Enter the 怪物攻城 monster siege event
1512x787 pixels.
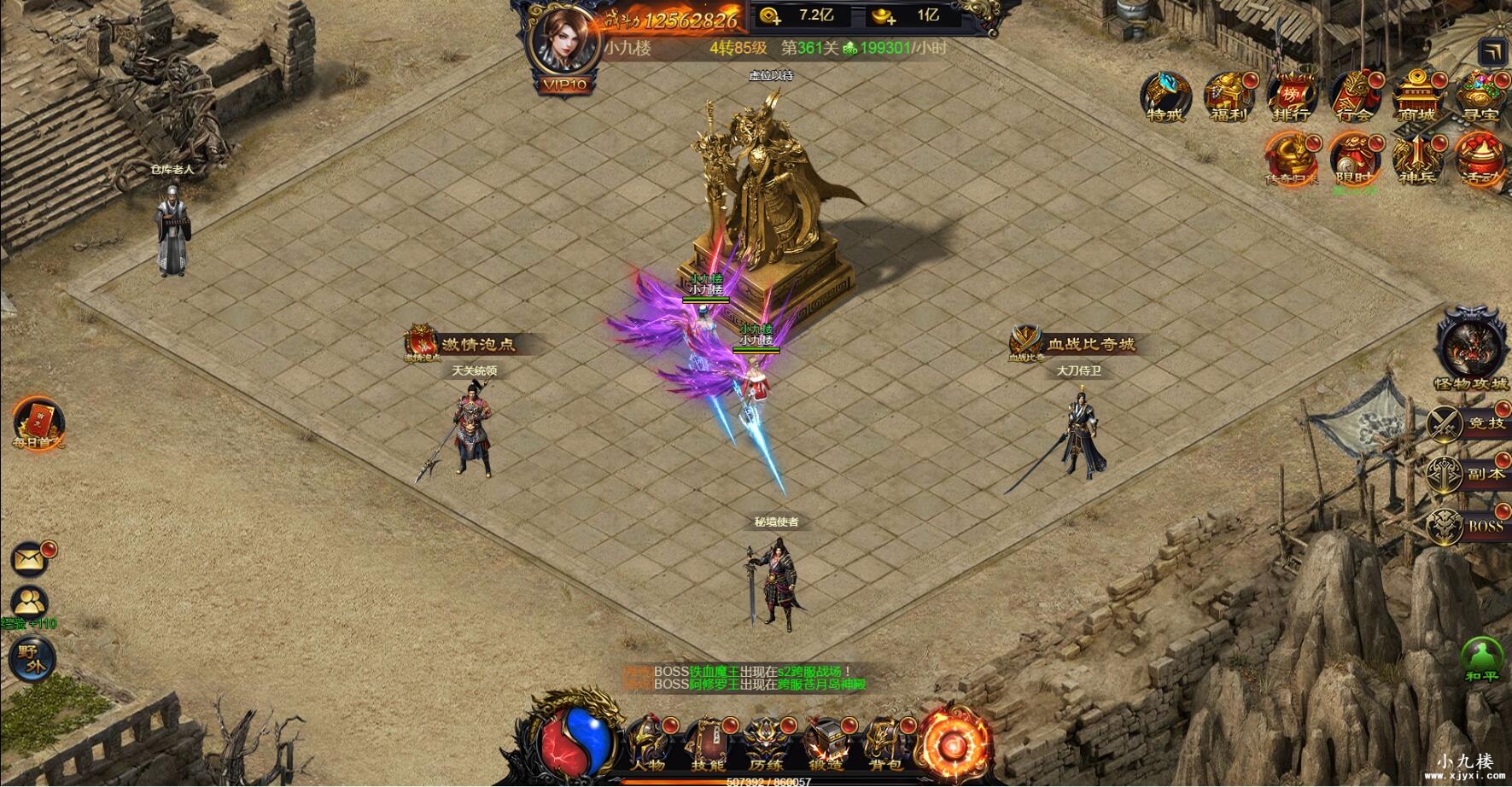pyautogui.click(x=1471, y=348)
